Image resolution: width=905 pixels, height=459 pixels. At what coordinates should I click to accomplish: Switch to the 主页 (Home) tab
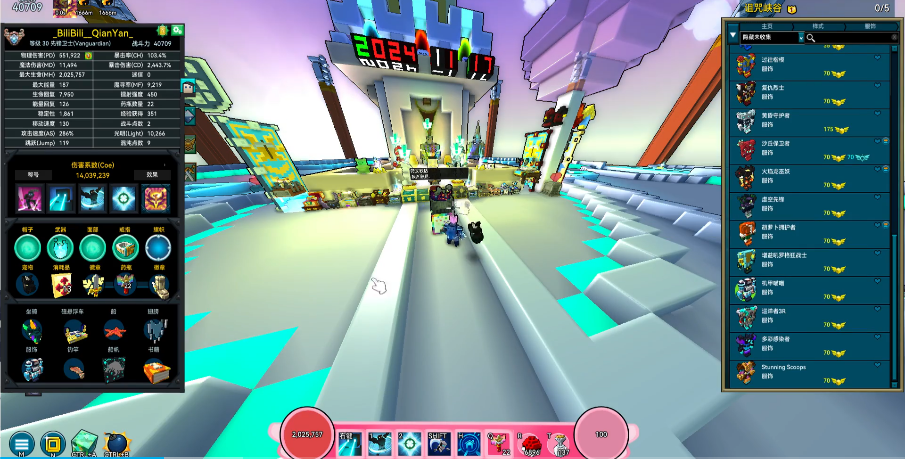pyautogui.click(x=766, y=25)
